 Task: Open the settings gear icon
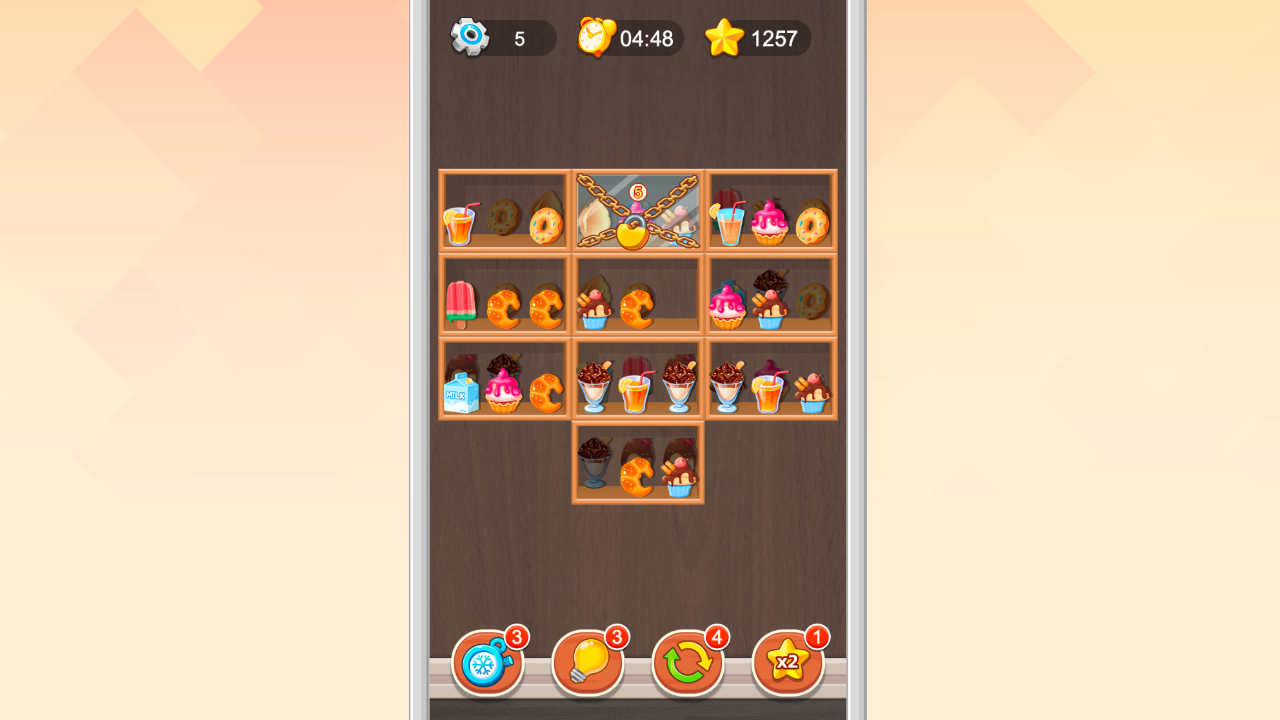pos(470,37)
